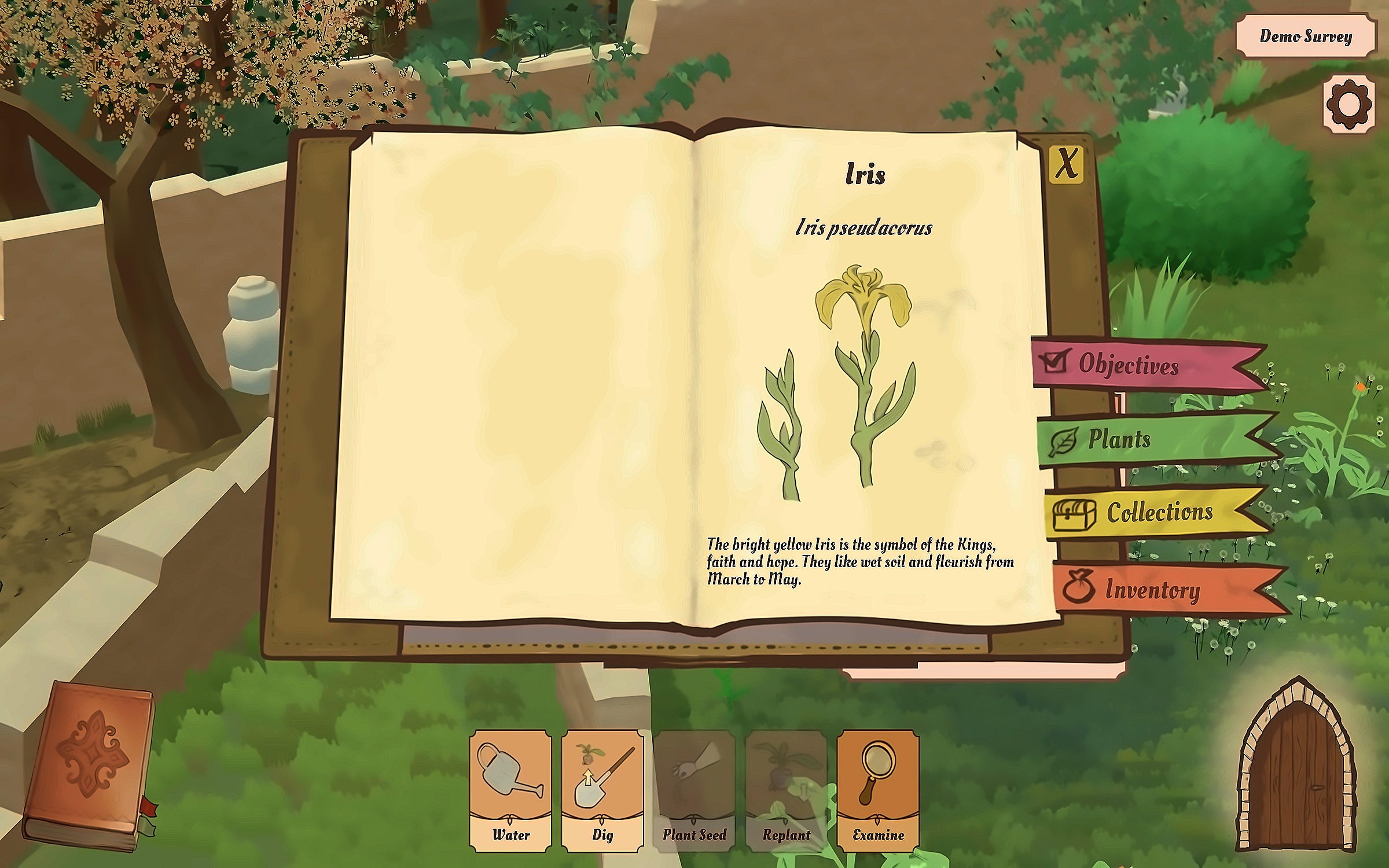Close the journal with the X button
Screen dimensions: 1389x868
tap(1066, 164)
